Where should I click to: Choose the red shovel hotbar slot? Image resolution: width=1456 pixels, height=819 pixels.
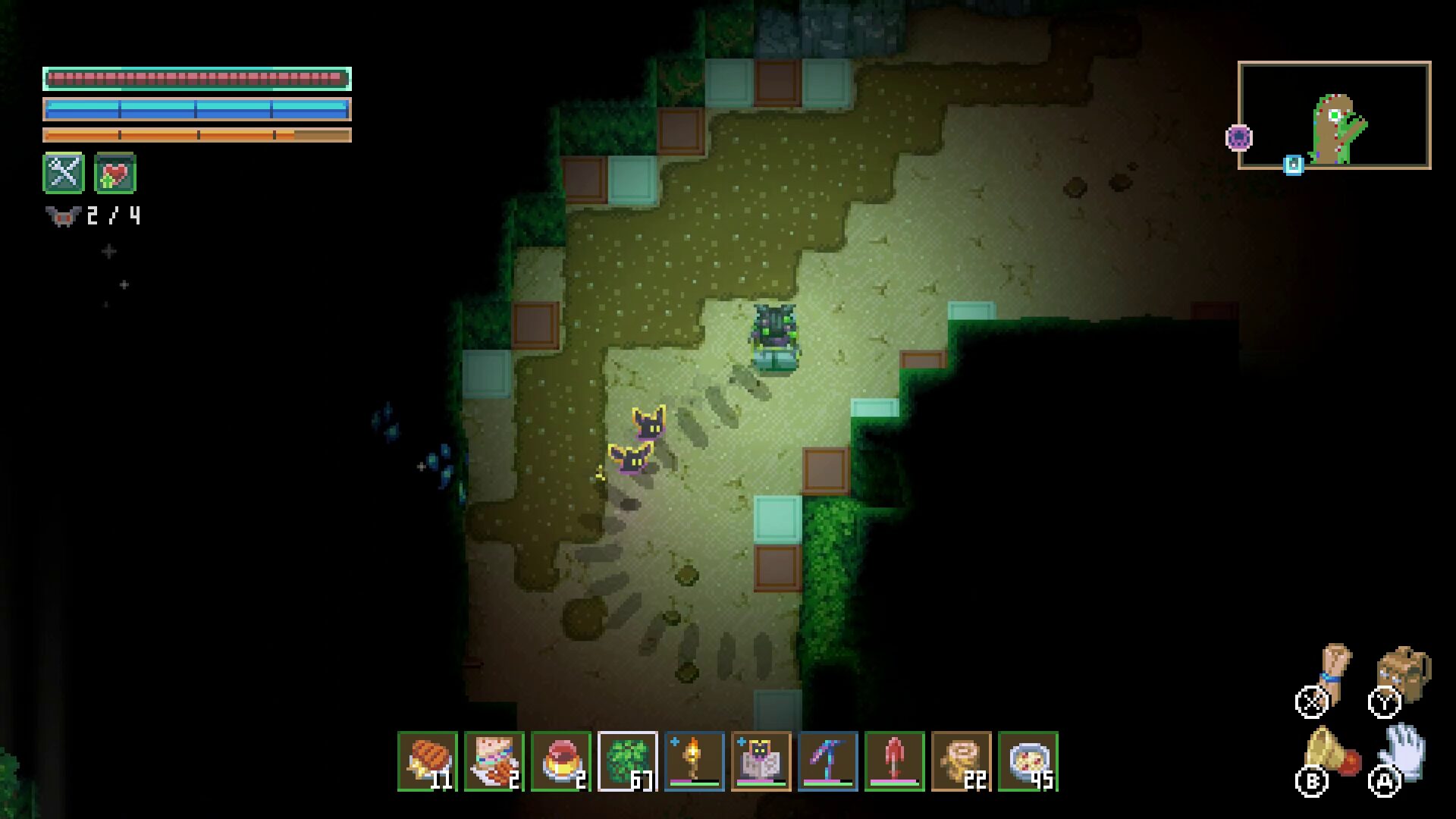[x=895, y=761]
